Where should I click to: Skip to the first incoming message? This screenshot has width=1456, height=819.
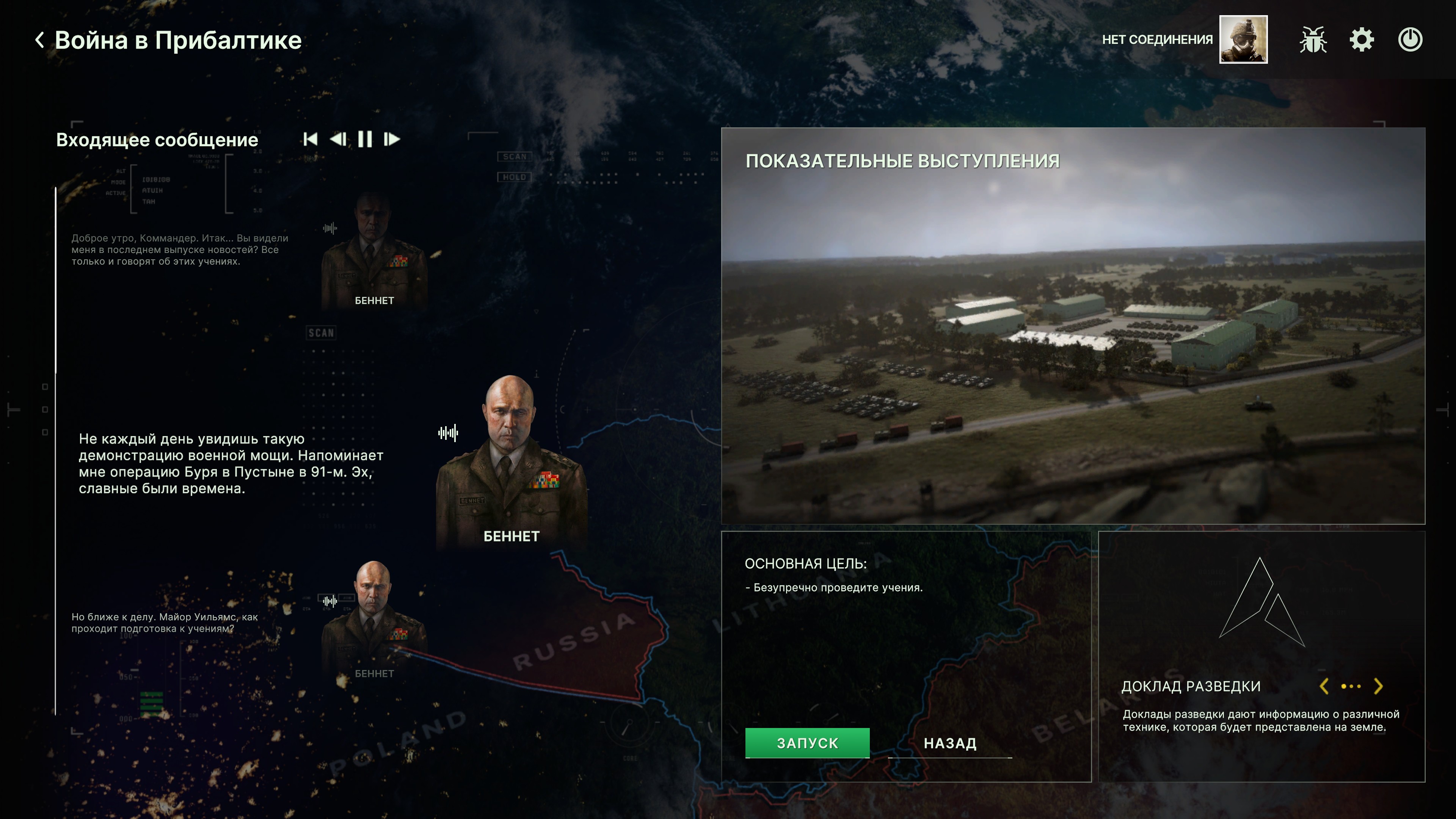pyautogui.click(x=310, y=139)
